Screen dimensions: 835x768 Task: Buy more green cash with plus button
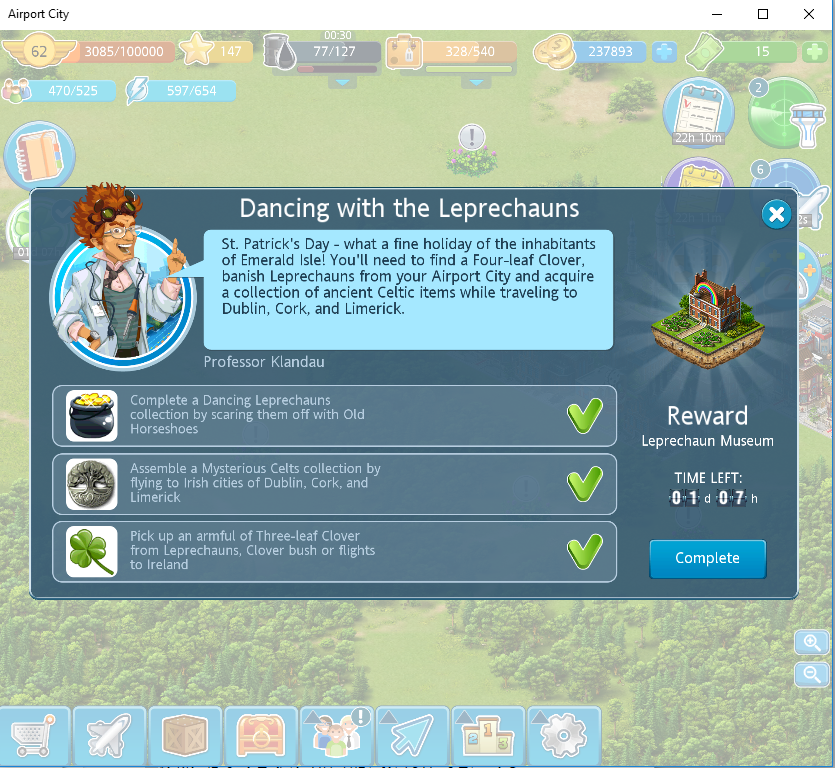tap(813, 52)
